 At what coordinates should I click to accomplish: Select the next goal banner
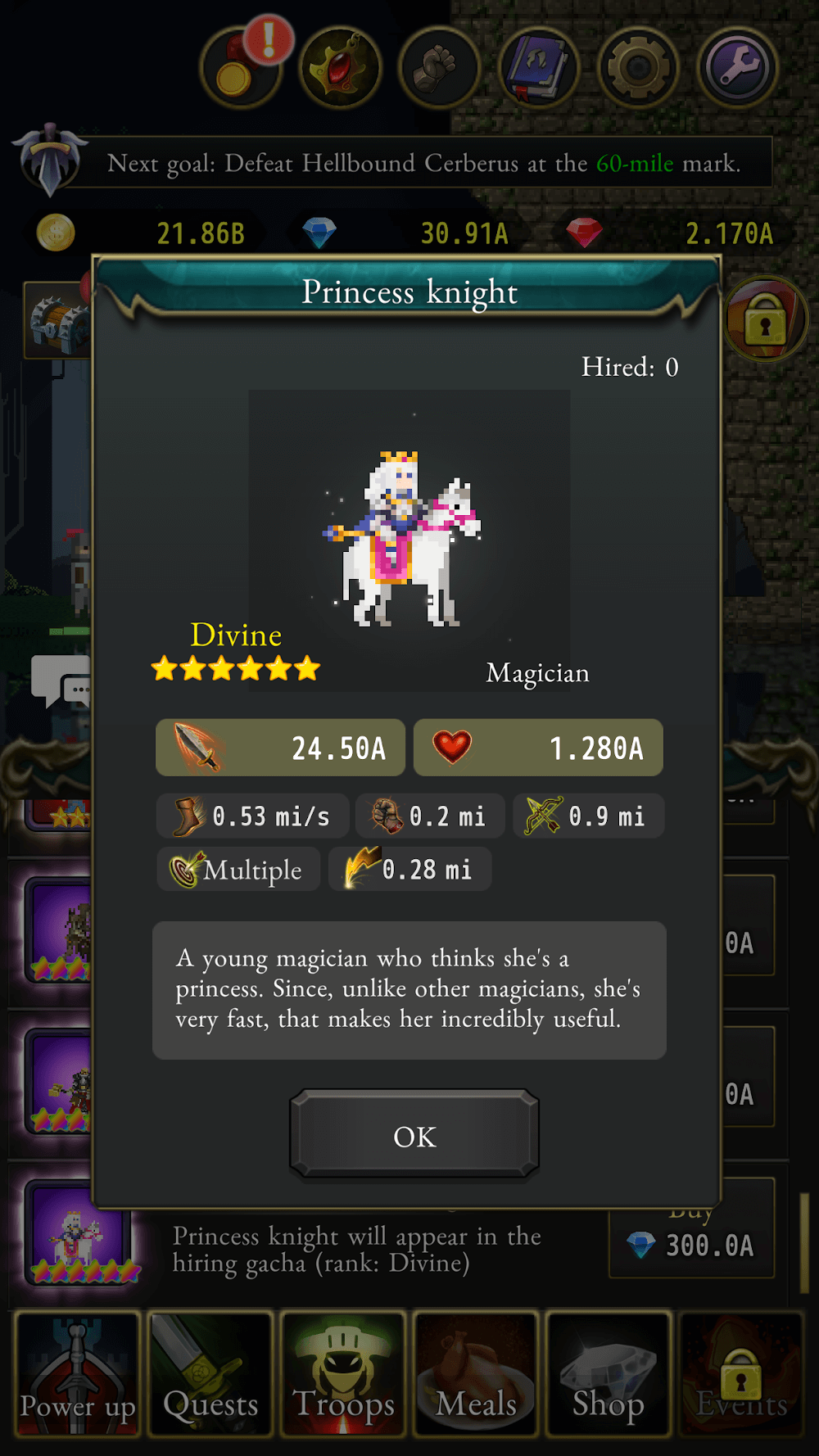pyautogui.click(x=423, y=163)
